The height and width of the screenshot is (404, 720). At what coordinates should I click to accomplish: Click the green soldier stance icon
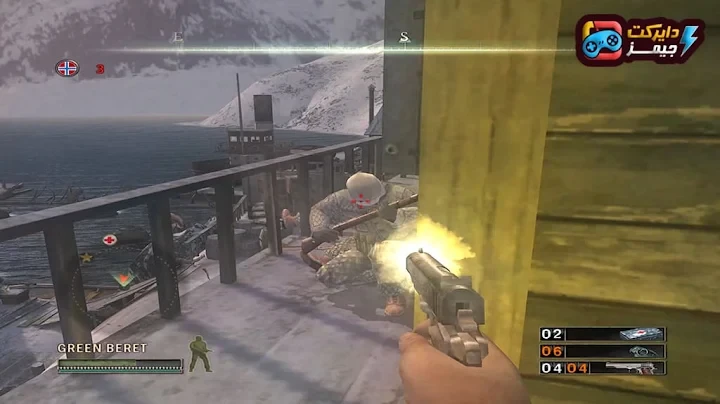(x=200, y=354)
